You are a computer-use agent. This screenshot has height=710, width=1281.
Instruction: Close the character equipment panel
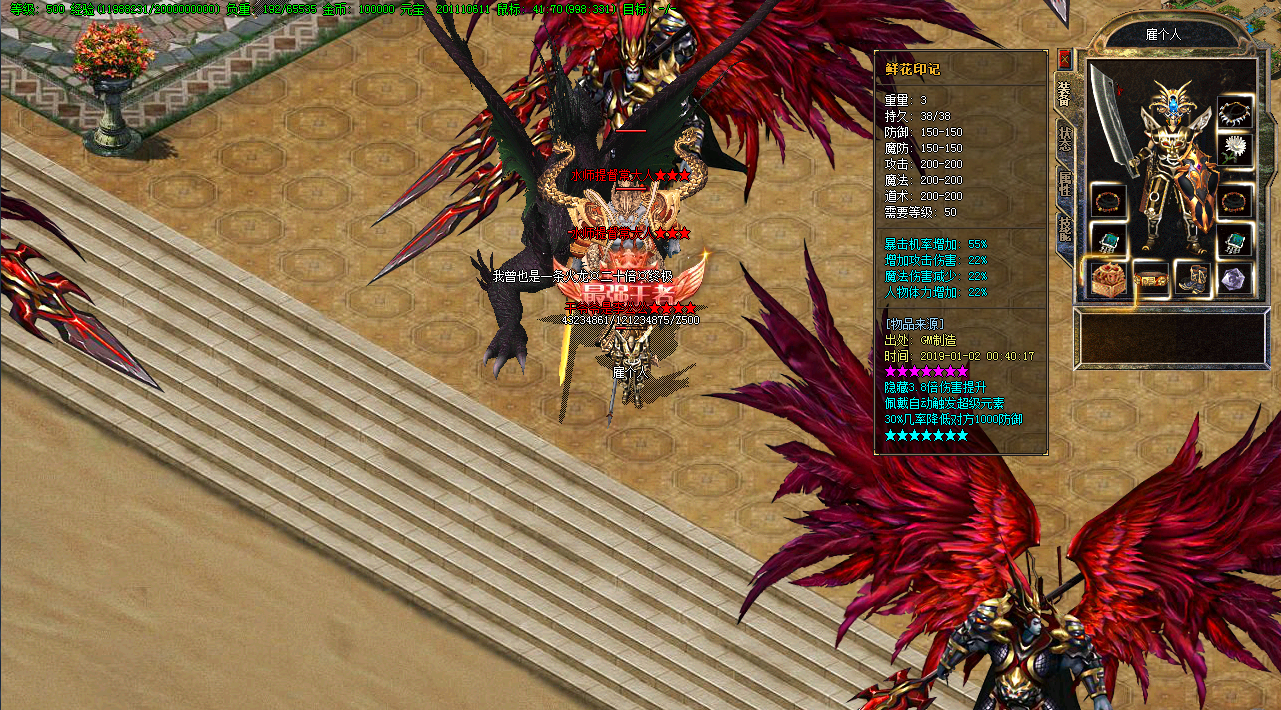point(1065,59)
